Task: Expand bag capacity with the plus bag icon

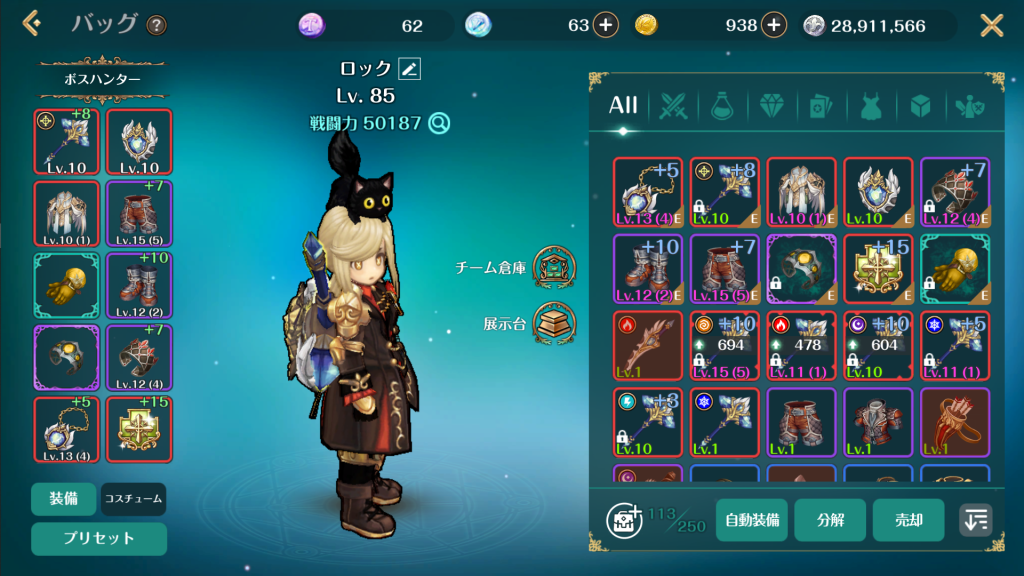Action: [624, 520]
